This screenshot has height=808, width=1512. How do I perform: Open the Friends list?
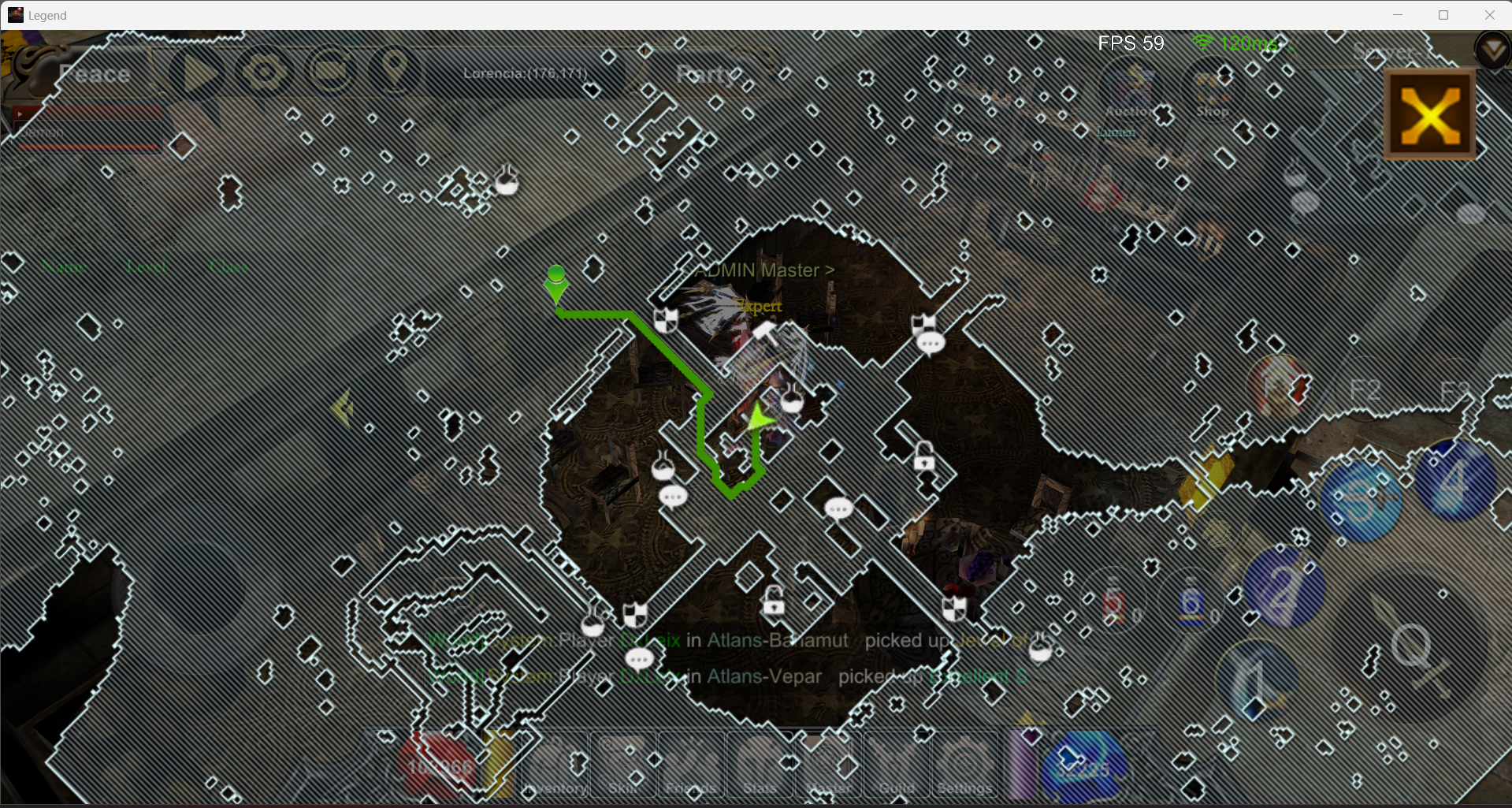click(691, 765)
